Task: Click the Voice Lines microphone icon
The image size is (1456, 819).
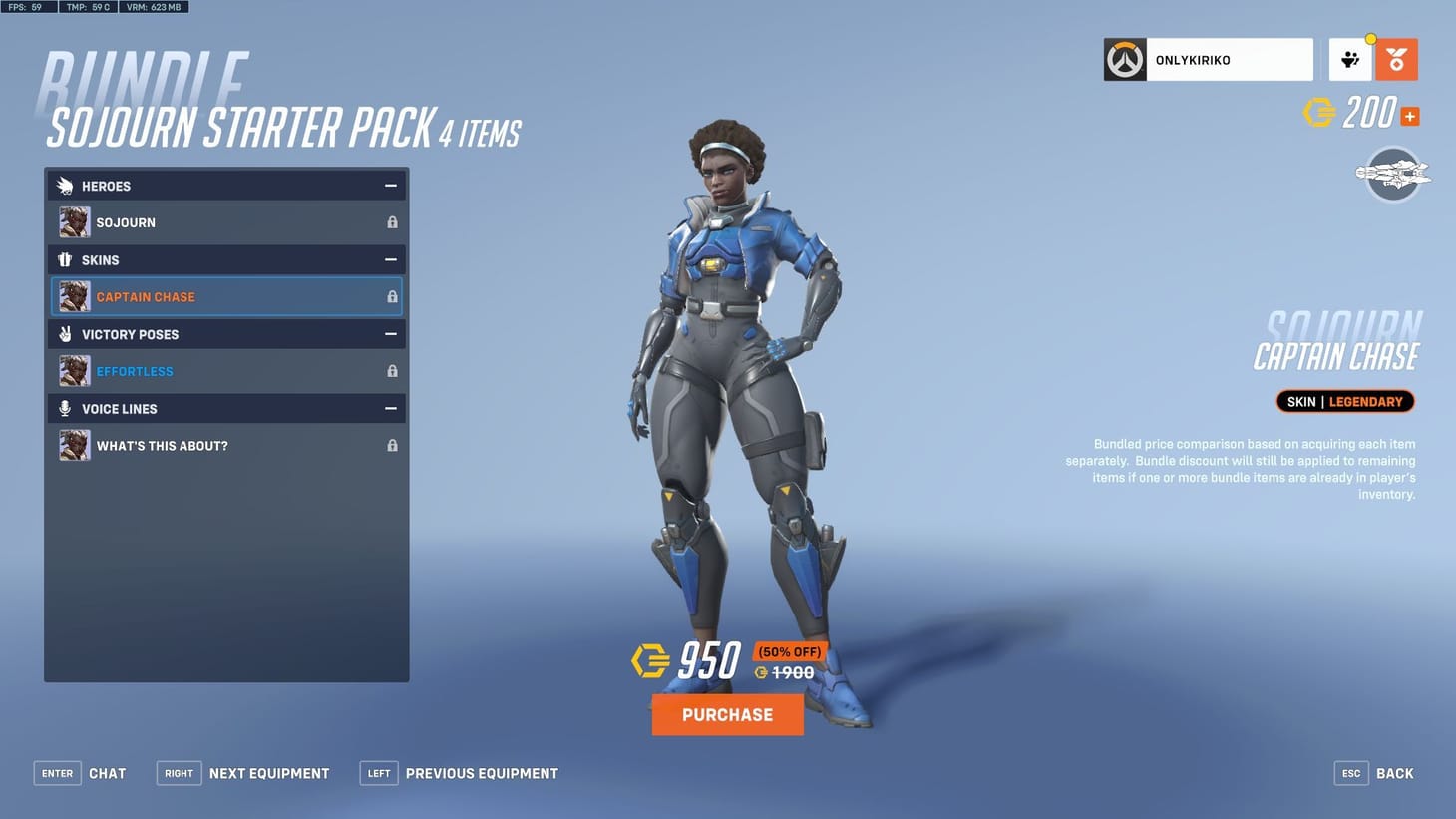Action: coord(64,408)
